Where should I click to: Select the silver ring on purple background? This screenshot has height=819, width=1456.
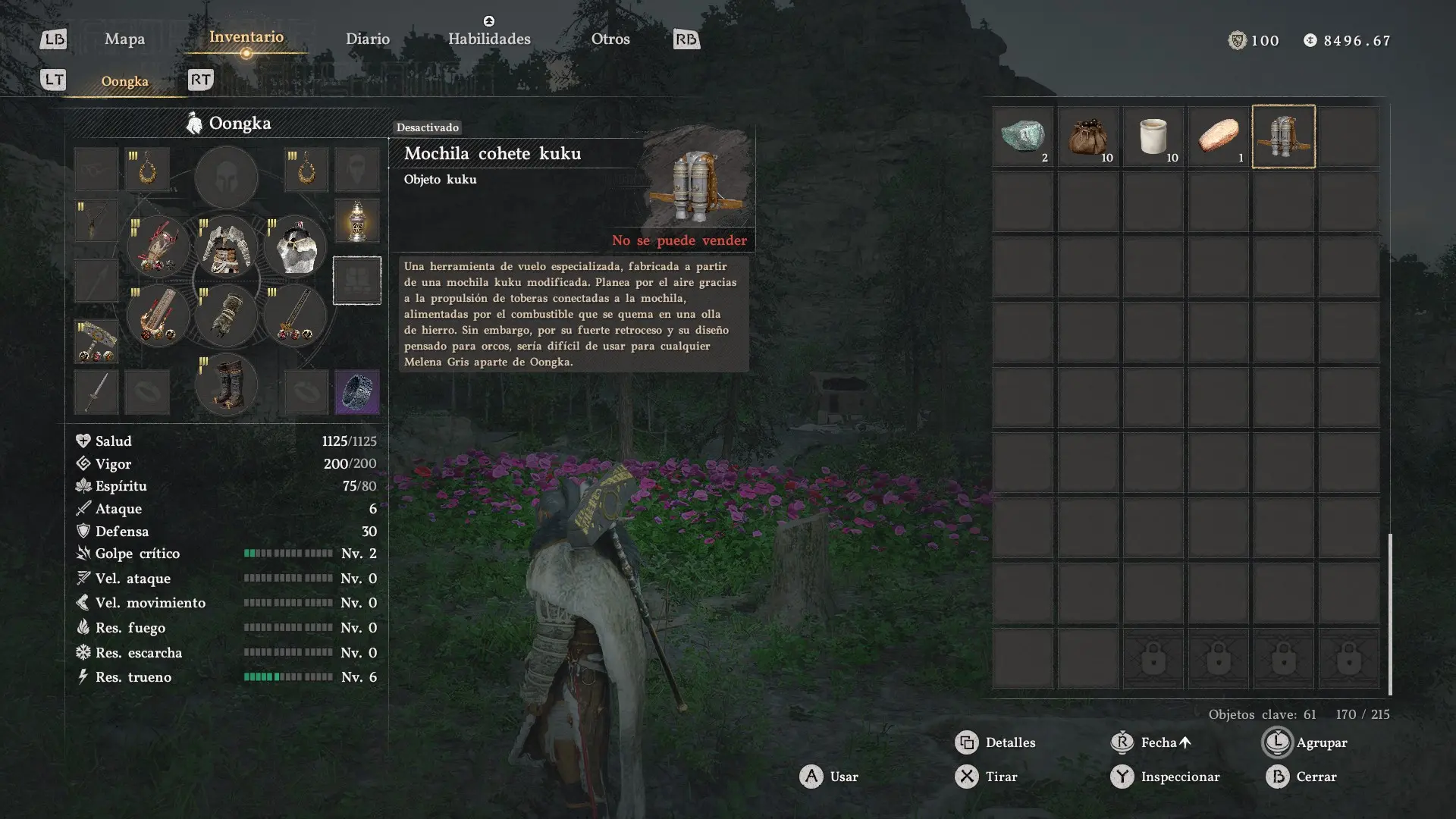(356, 392)
